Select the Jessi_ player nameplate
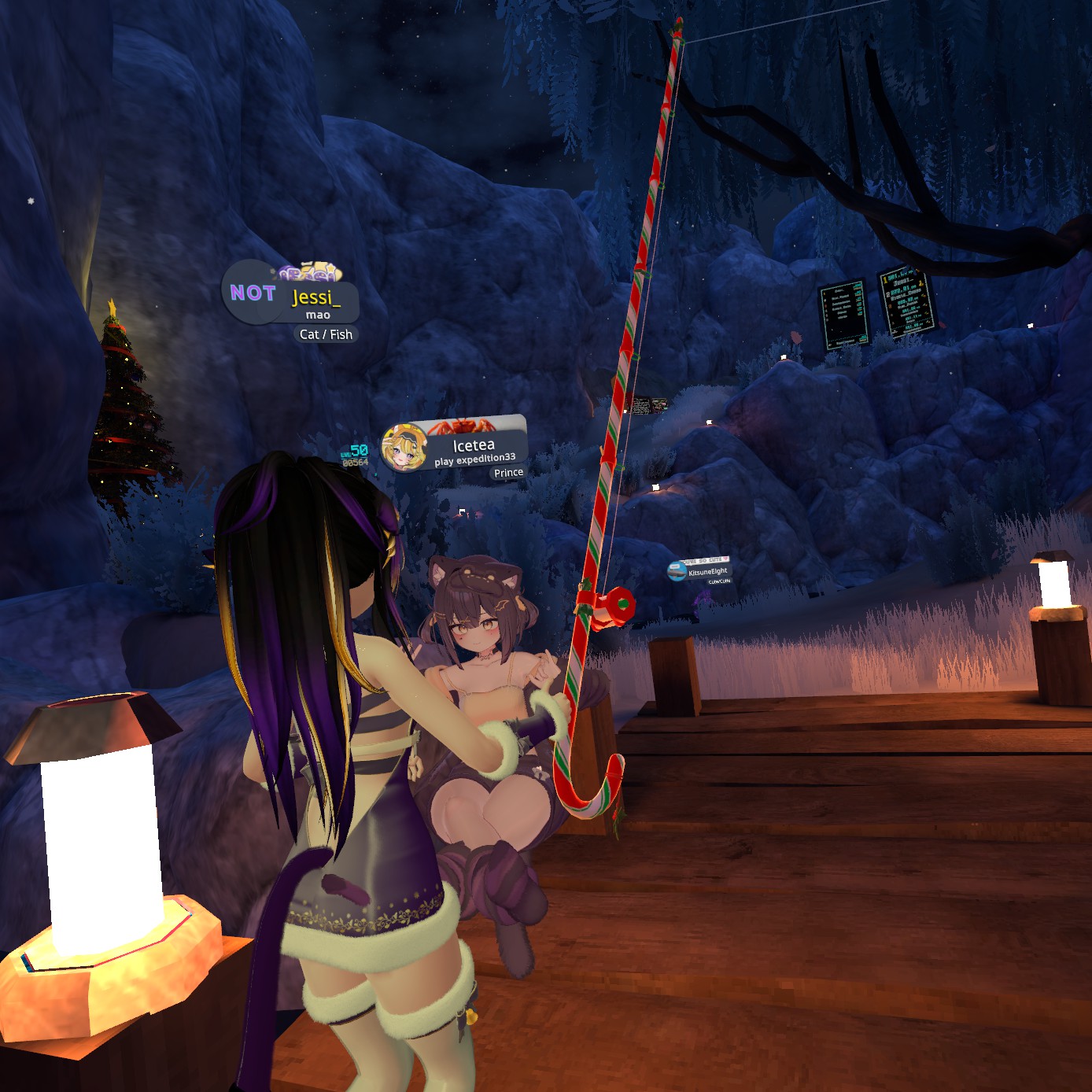1092x1092 pixels. 315,298
